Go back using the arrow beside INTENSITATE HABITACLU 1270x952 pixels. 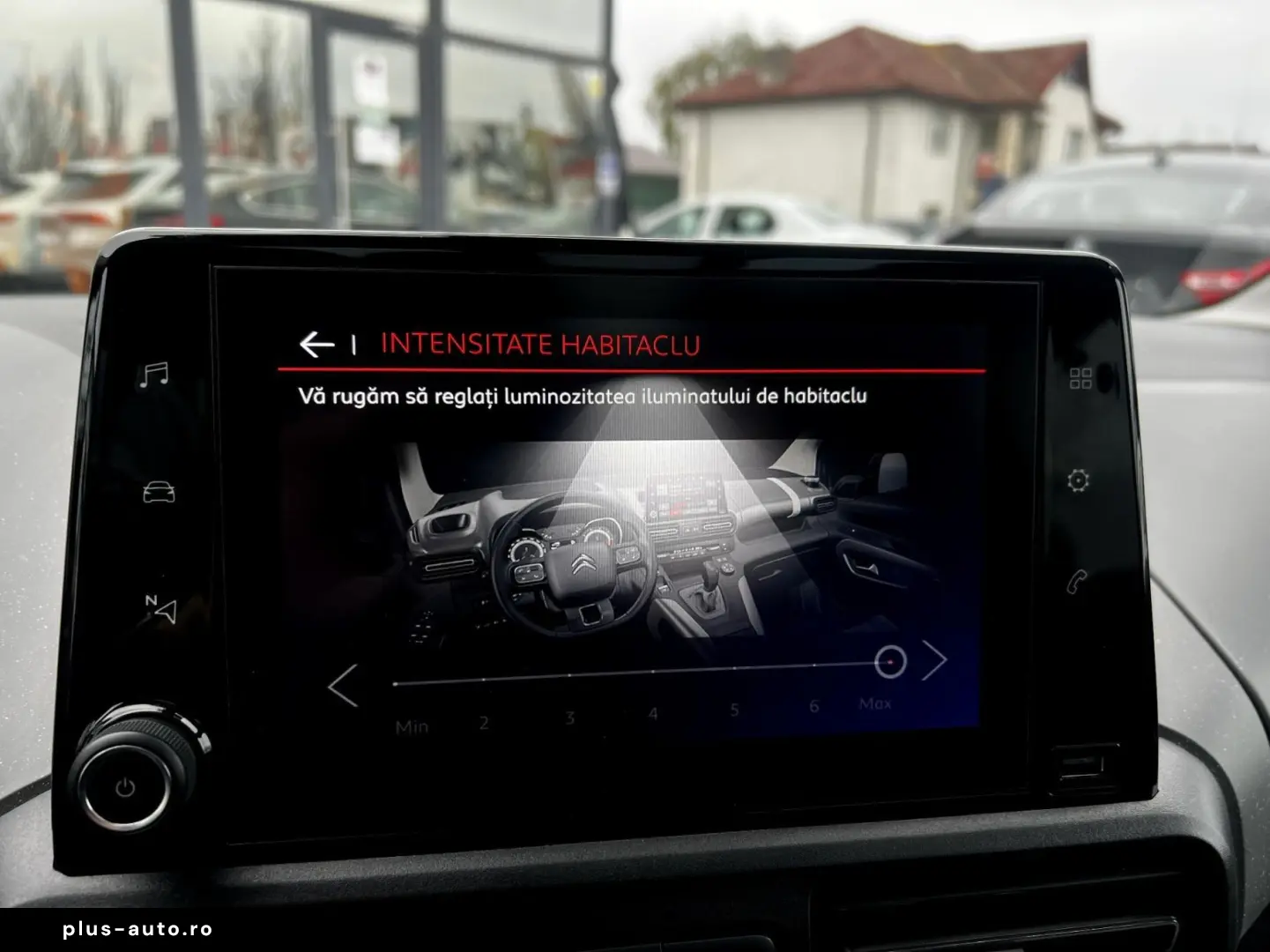pyautogui.click(x=316, y=344)
